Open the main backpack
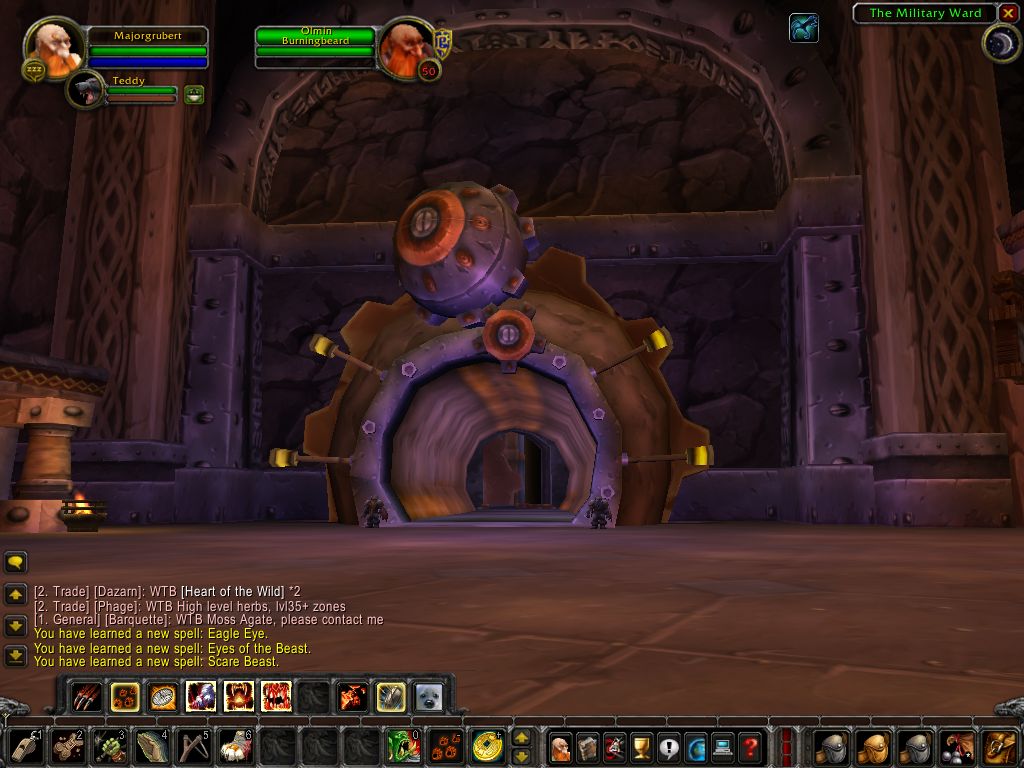 coord(1000,746)
